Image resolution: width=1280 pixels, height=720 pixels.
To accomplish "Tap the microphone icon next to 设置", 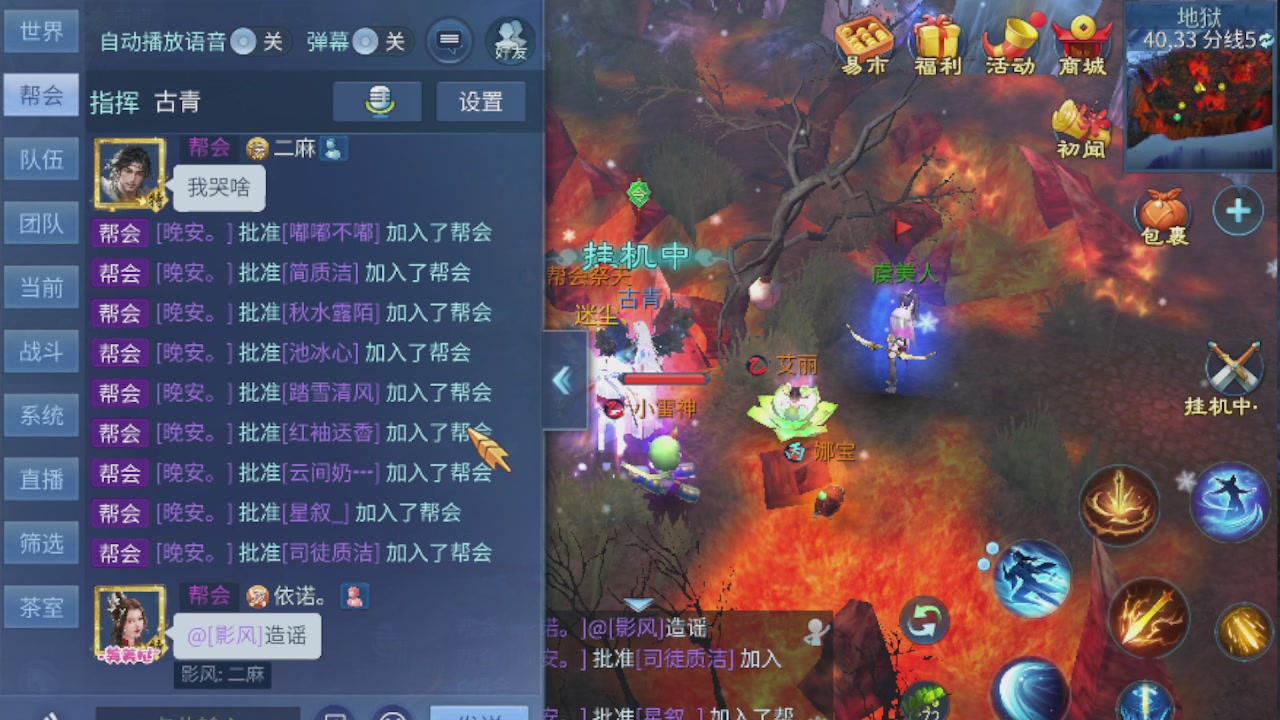I will 377,102.
